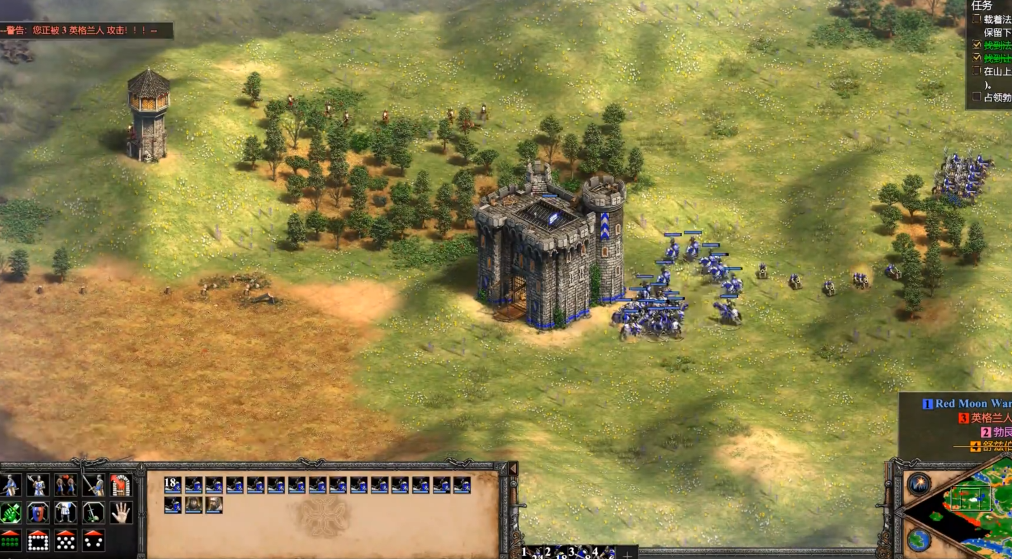Image resolution: width=1012 pixels, height=559 pixels.
Task: Click the globe button beside the minimap
Action: 918,541
